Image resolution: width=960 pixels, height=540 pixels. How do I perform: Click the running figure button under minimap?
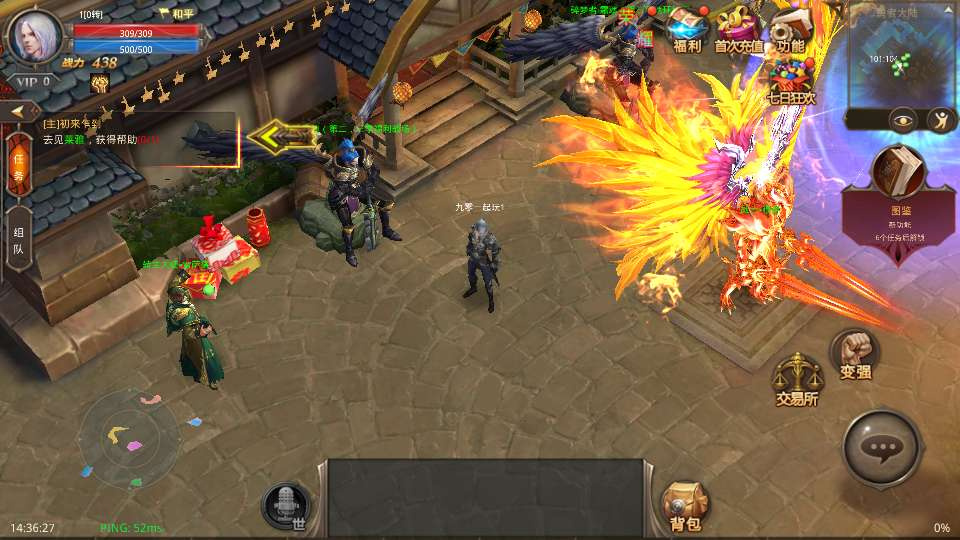[x=940, y=121]
